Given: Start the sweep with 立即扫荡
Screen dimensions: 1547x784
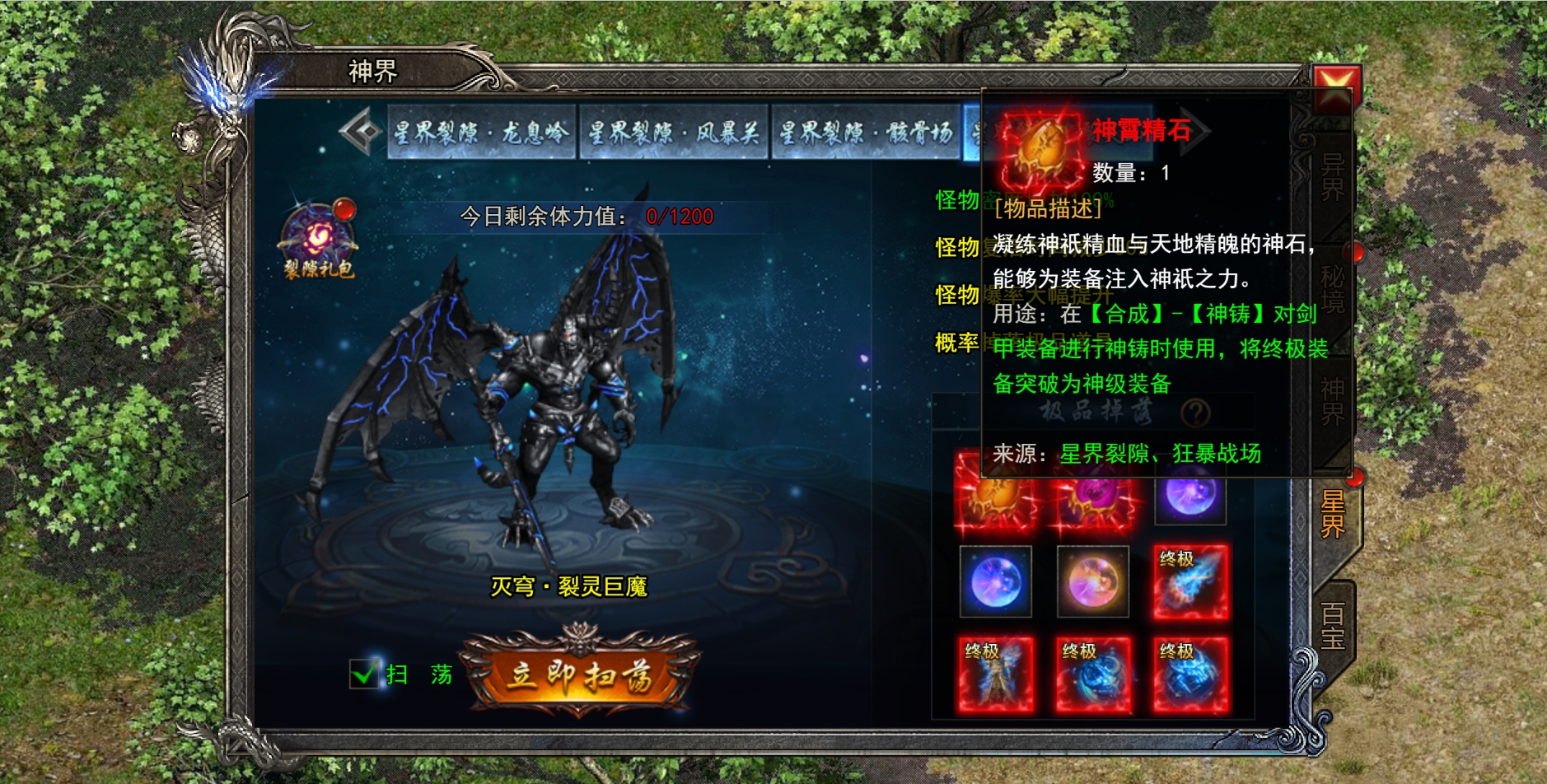Looking at the screenshot, I should pyautogui.click(x=580, y=674).
